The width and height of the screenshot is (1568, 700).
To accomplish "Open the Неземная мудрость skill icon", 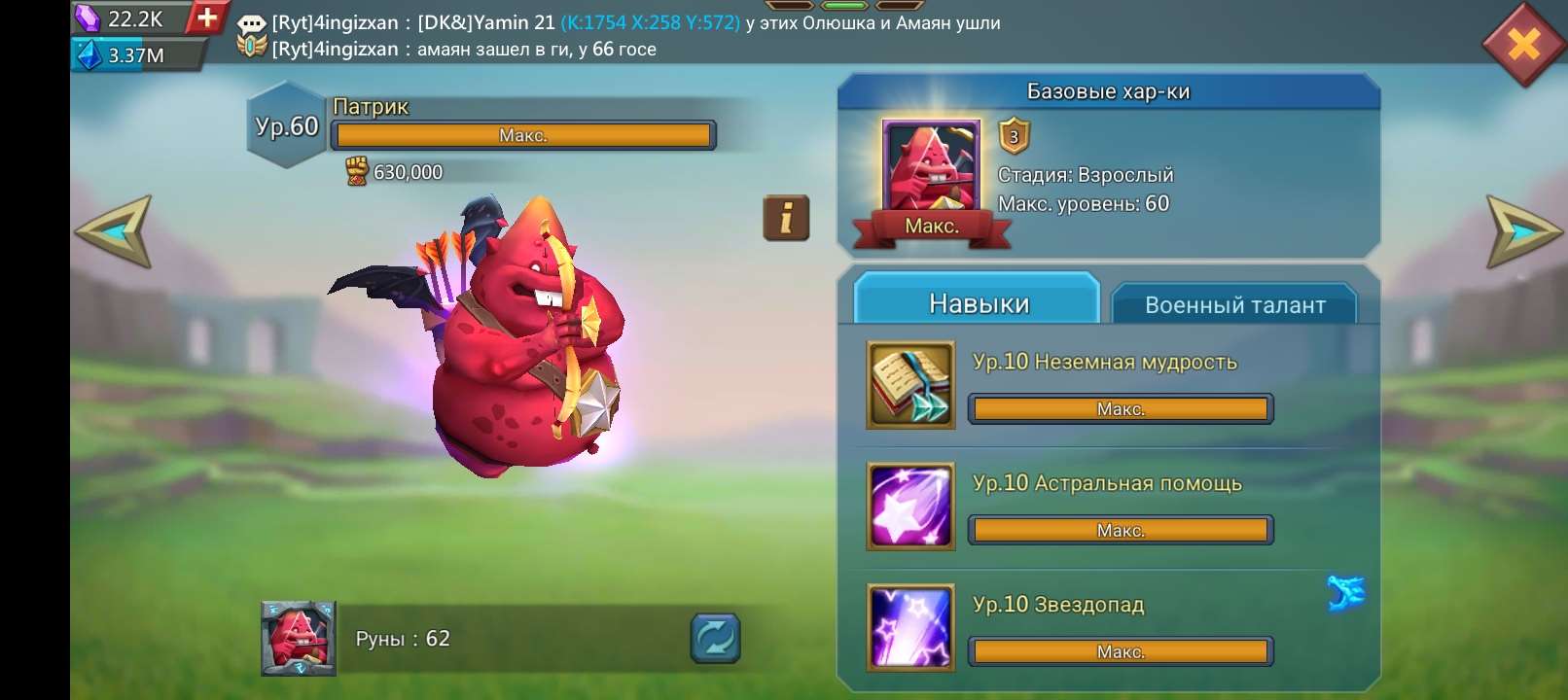I will [909, 385].
